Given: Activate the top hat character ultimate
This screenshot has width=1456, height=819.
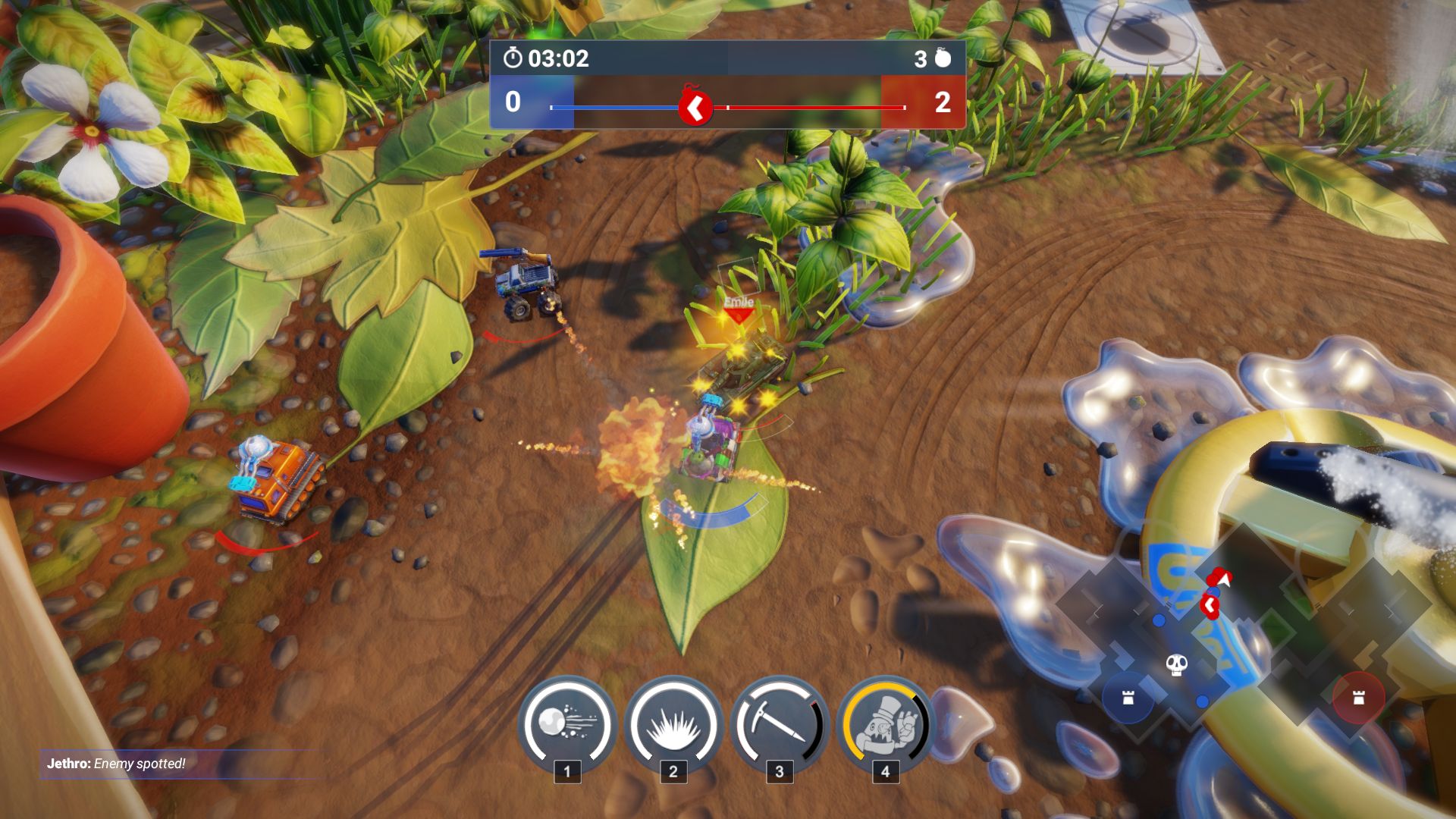Looking at the screenshot, I should [885, 723].
